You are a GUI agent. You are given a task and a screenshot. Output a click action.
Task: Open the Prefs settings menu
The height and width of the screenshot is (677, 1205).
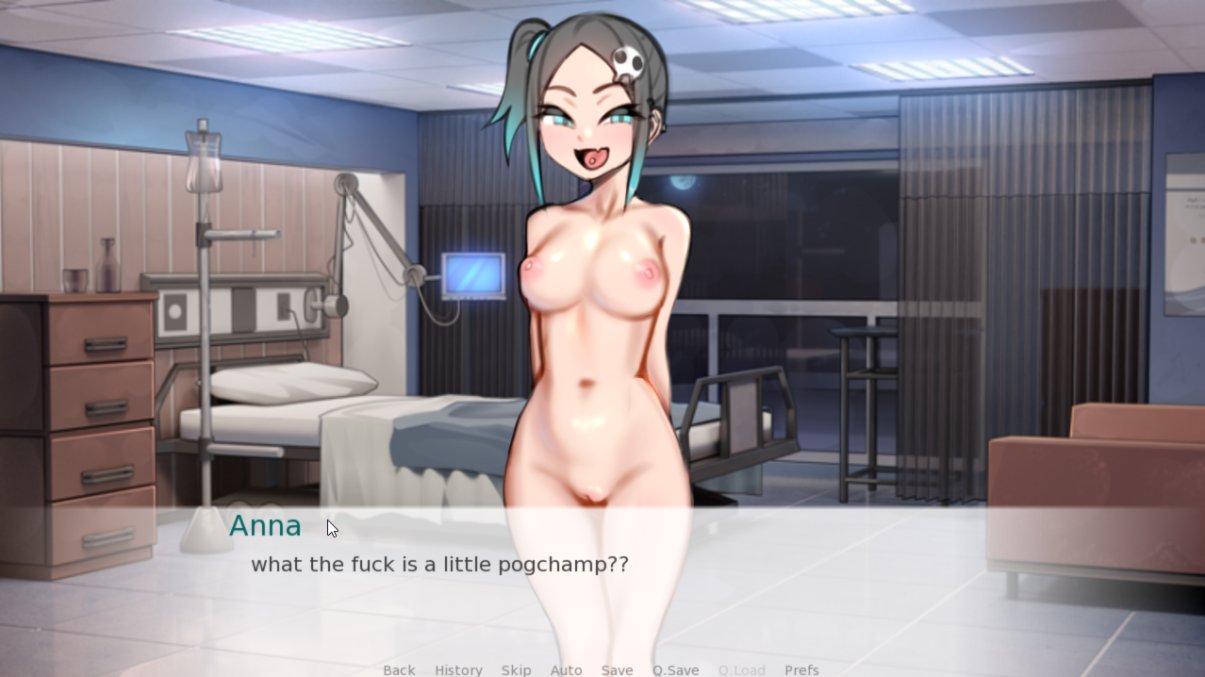point(801,670)
